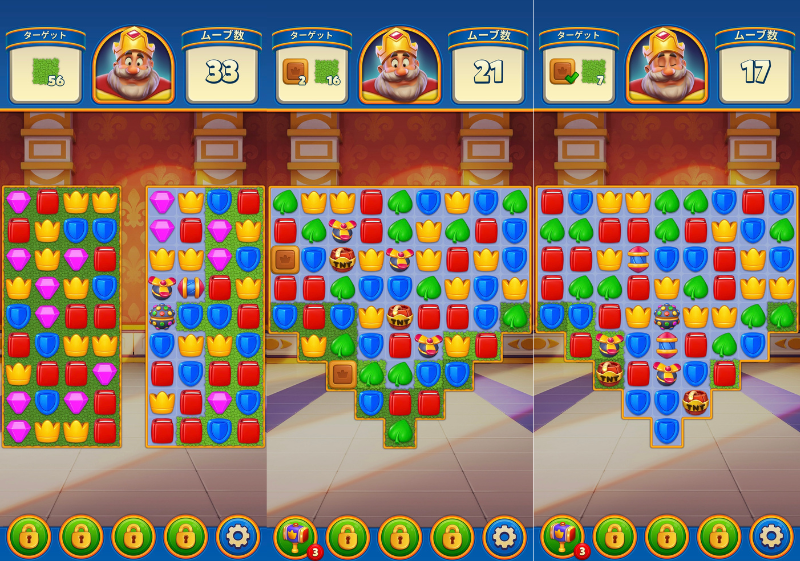Open settings gear on the 33-move level
This screenshot has width=800, height=561.
point(237,536)
